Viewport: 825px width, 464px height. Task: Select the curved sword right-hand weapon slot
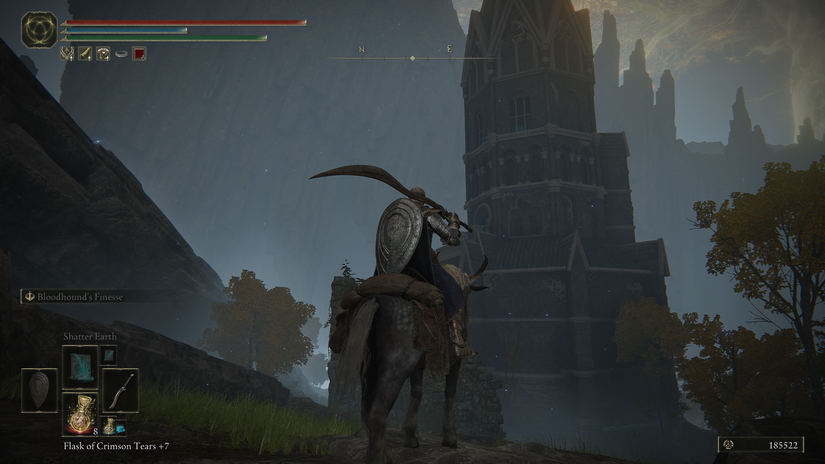click(120, 389)
